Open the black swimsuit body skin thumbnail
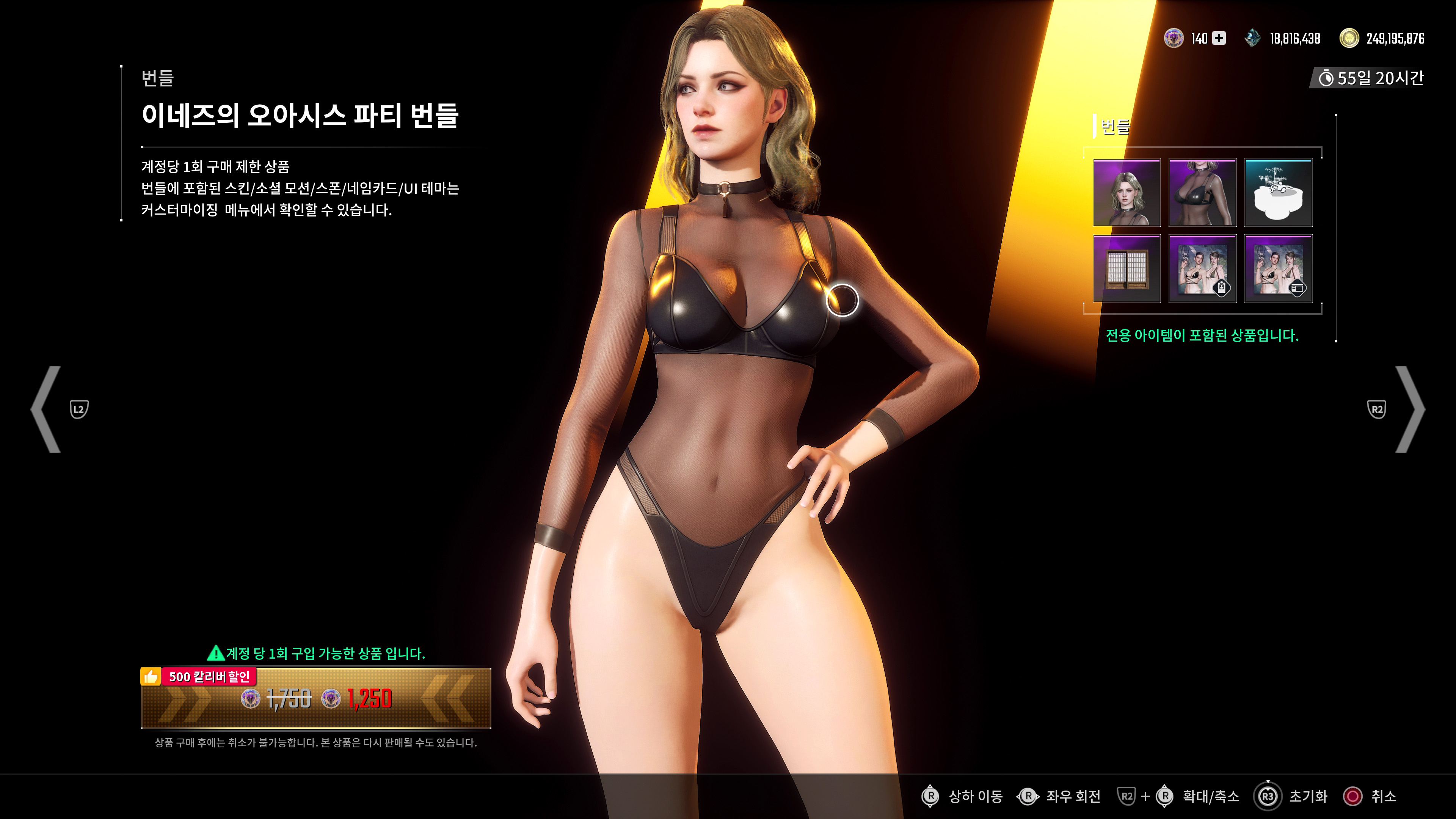This screenshot has width=1456, height=819. click(1203, 193)
